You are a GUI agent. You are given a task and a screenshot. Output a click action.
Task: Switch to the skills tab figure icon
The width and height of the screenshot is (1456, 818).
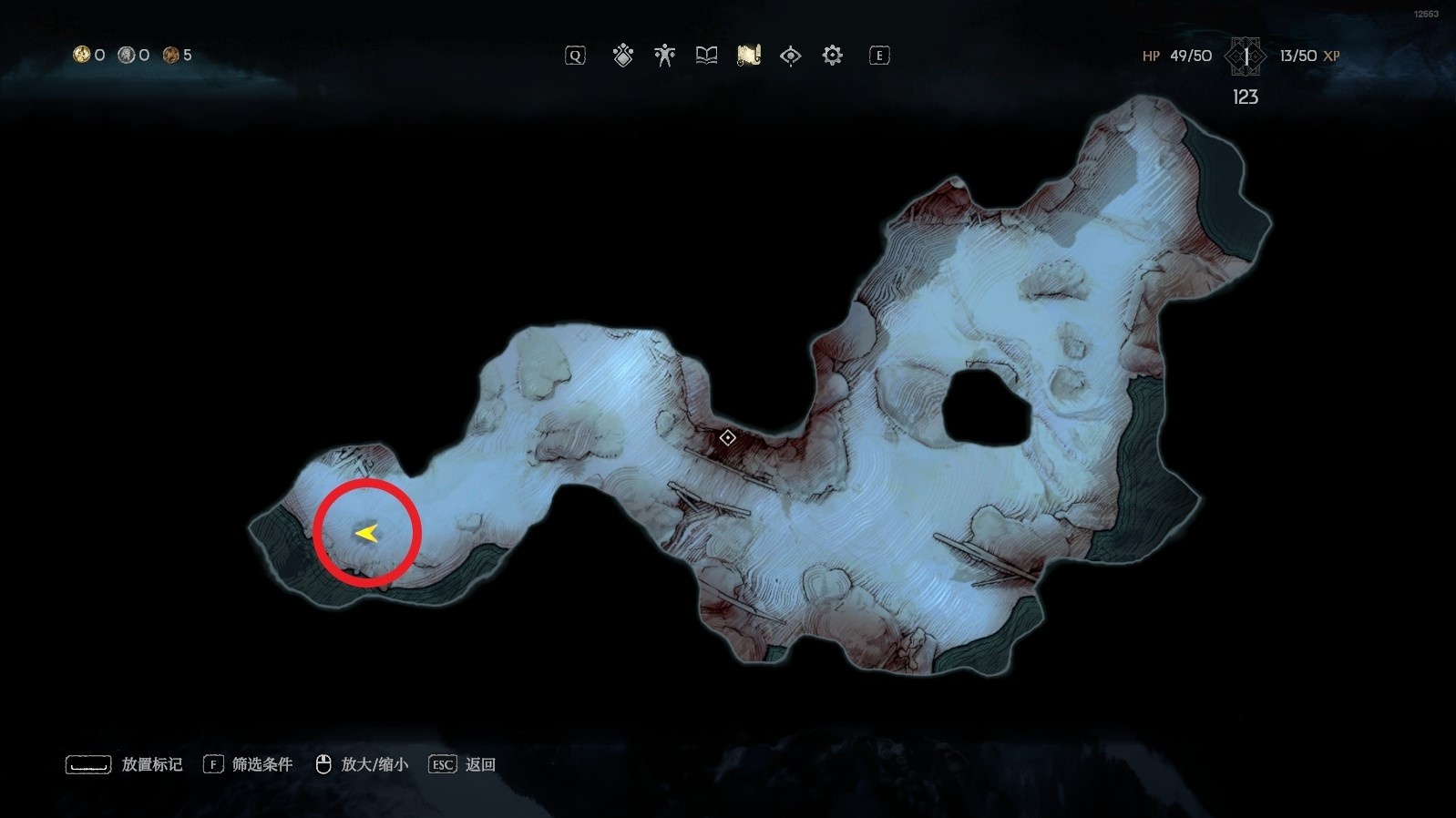click(x=664, y=56)
